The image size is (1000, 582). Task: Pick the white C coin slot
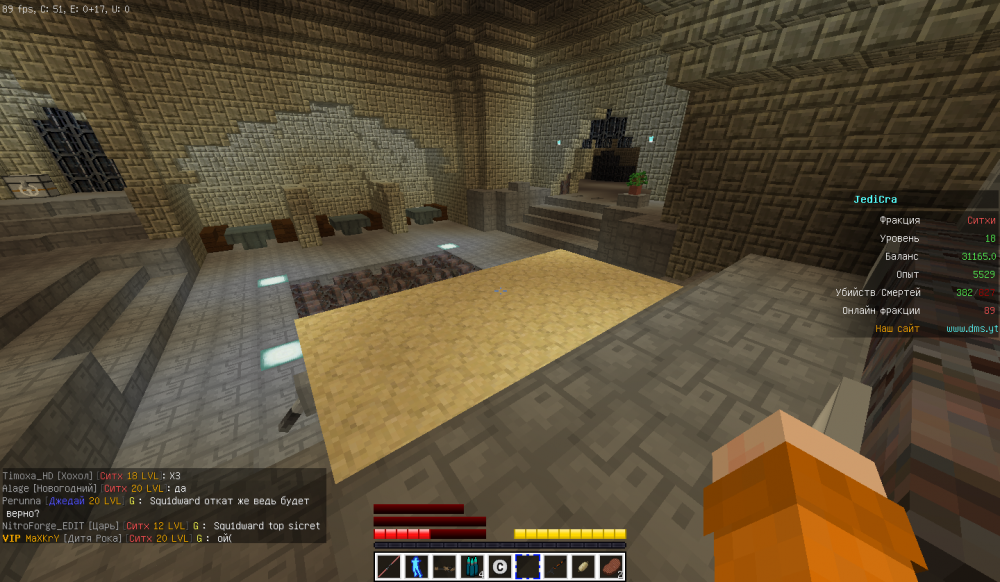(500, 567)
